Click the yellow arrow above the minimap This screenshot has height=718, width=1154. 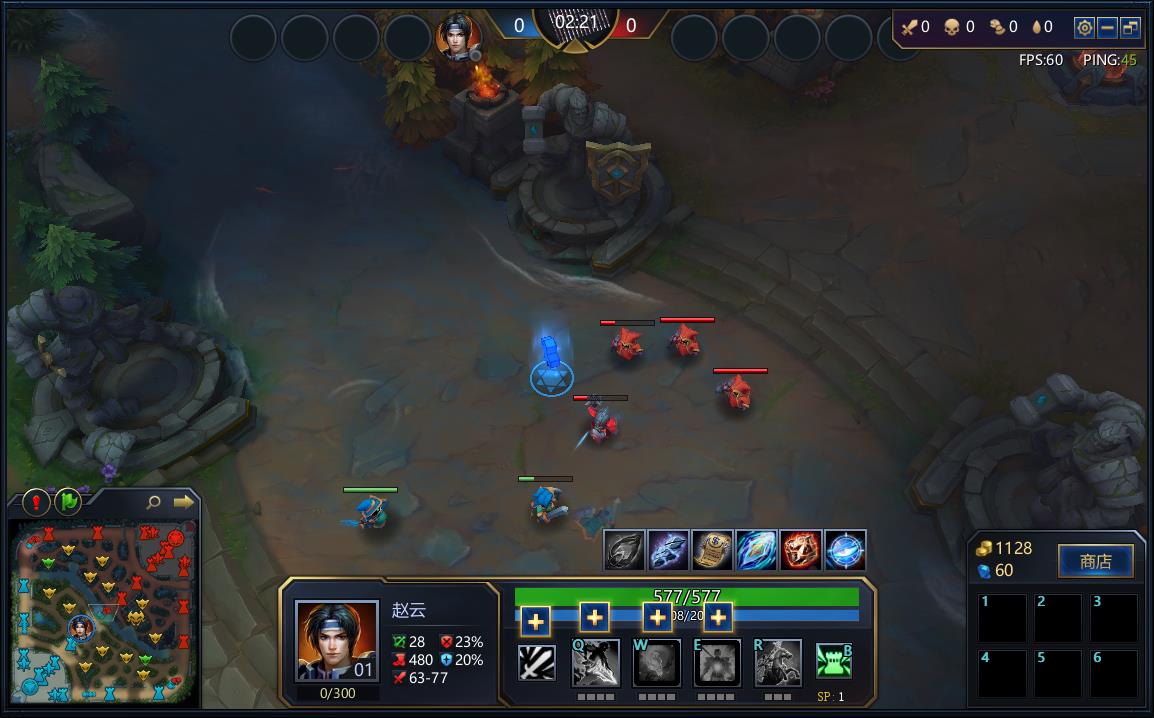pyautogui.click(x=183, y=502)
